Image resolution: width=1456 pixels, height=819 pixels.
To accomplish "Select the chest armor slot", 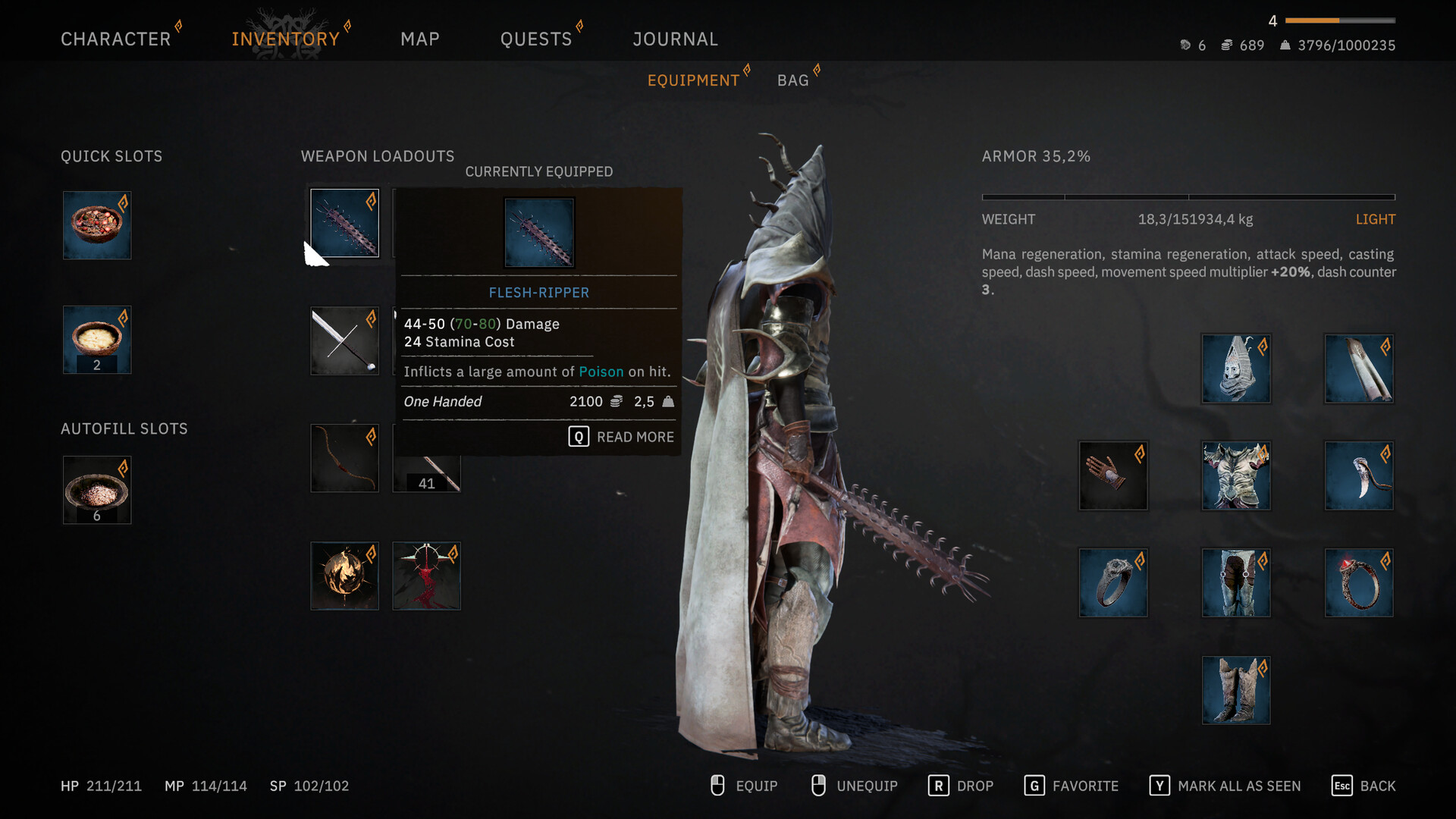I will point(1236,475).
